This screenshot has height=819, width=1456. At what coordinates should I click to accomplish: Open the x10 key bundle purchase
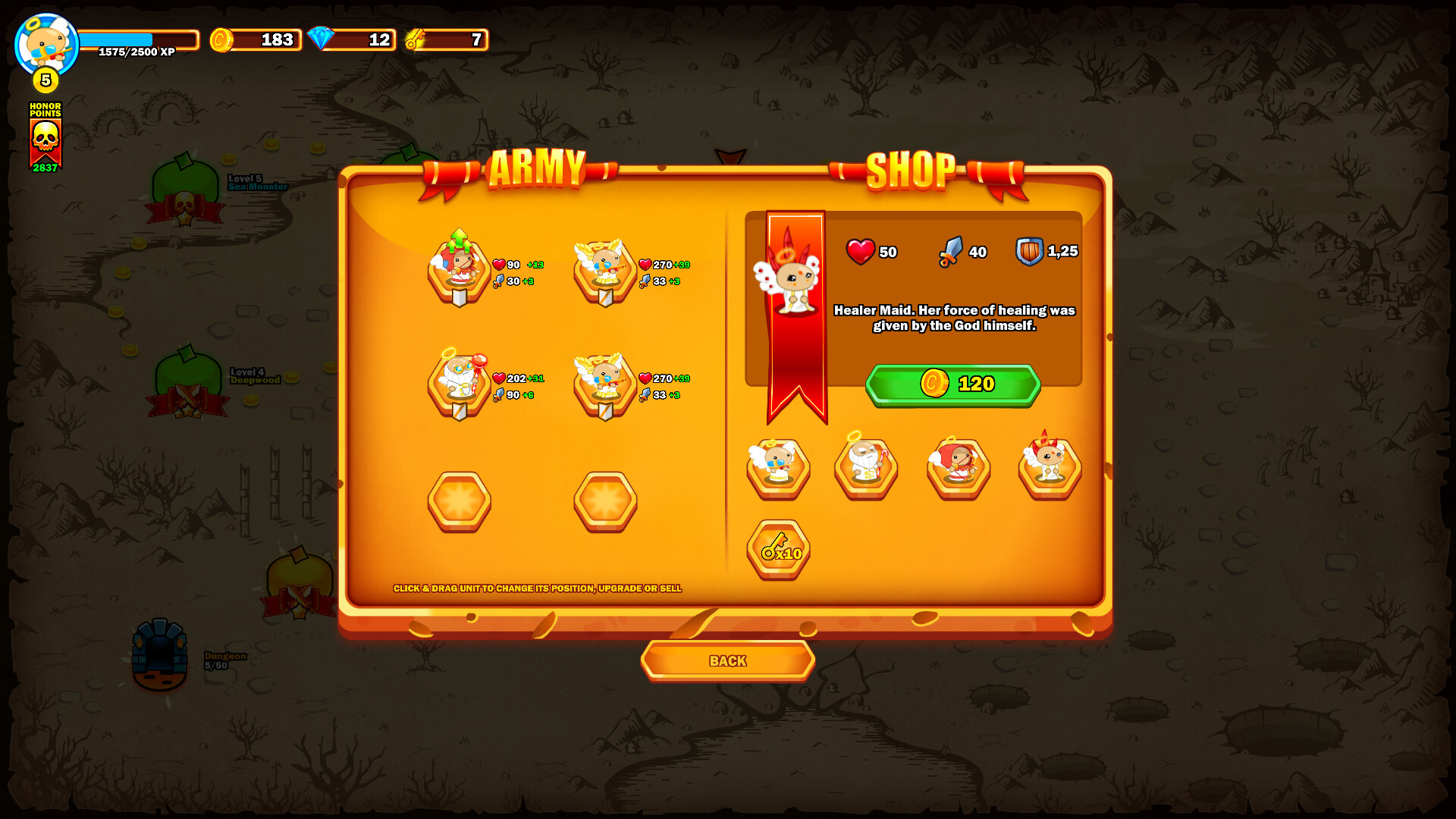[x=778, y=551]
